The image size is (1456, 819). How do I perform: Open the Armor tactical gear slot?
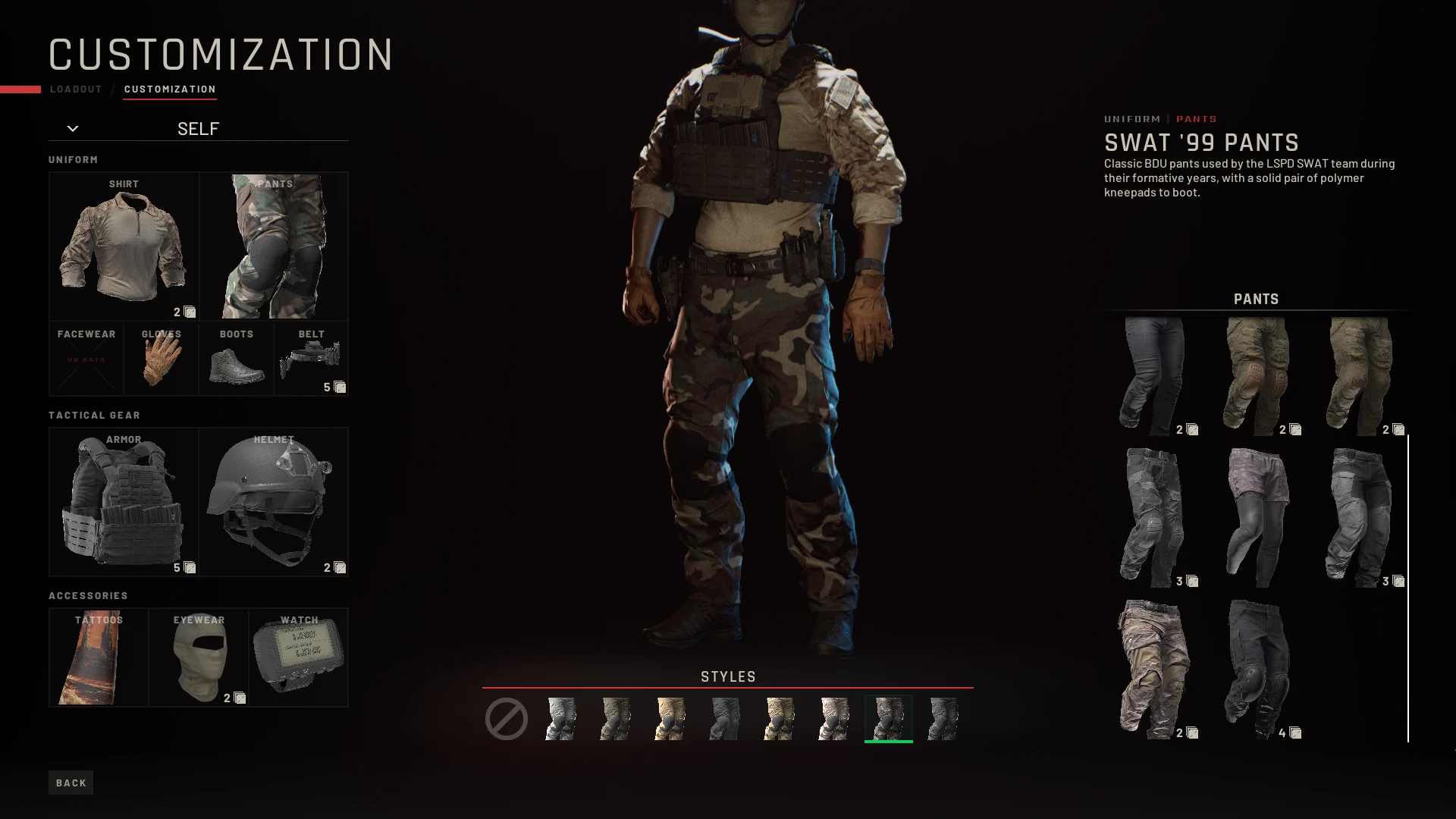pos(124,500)
